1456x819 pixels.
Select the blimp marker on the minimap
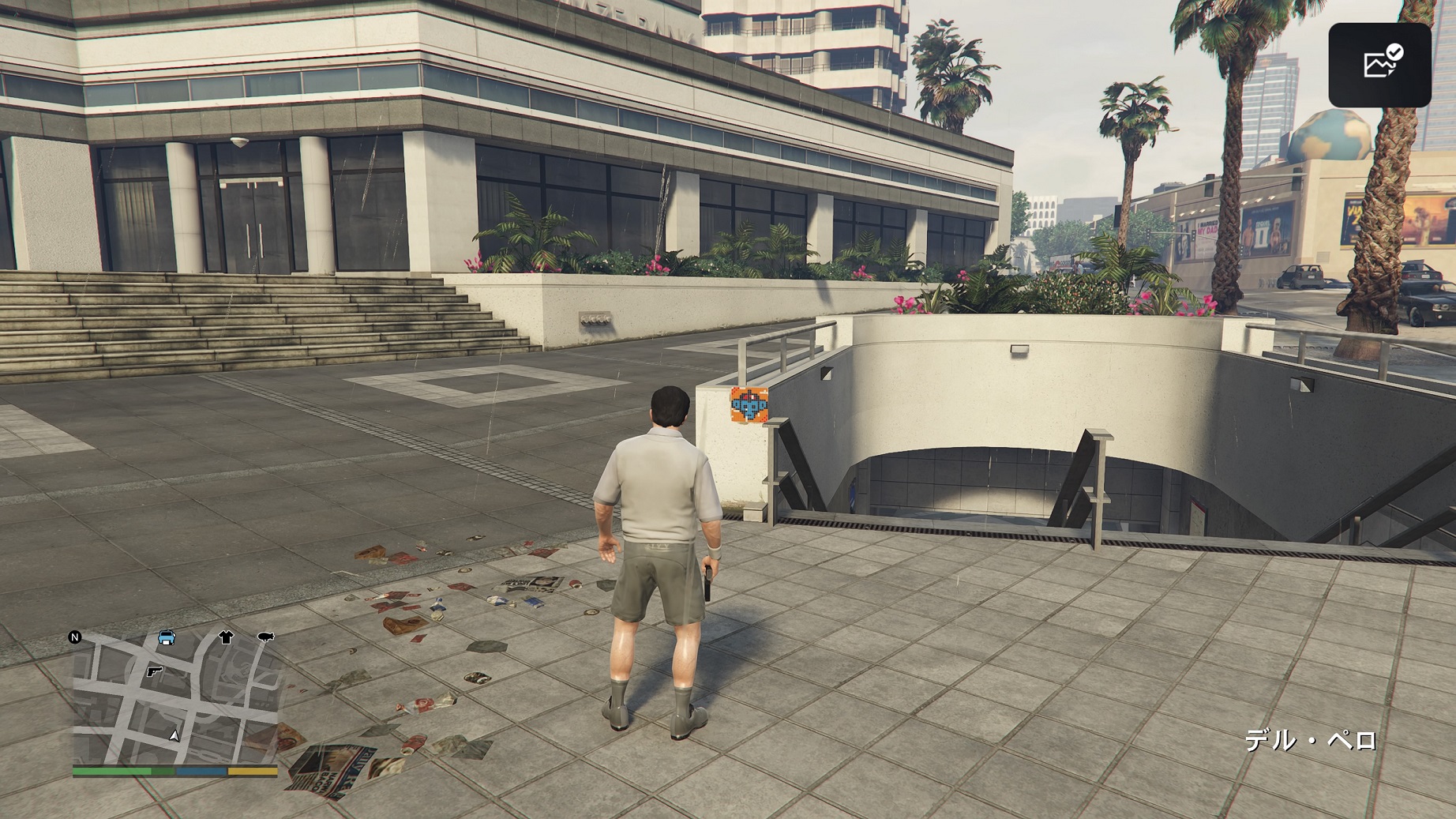(x=265, y=636)
